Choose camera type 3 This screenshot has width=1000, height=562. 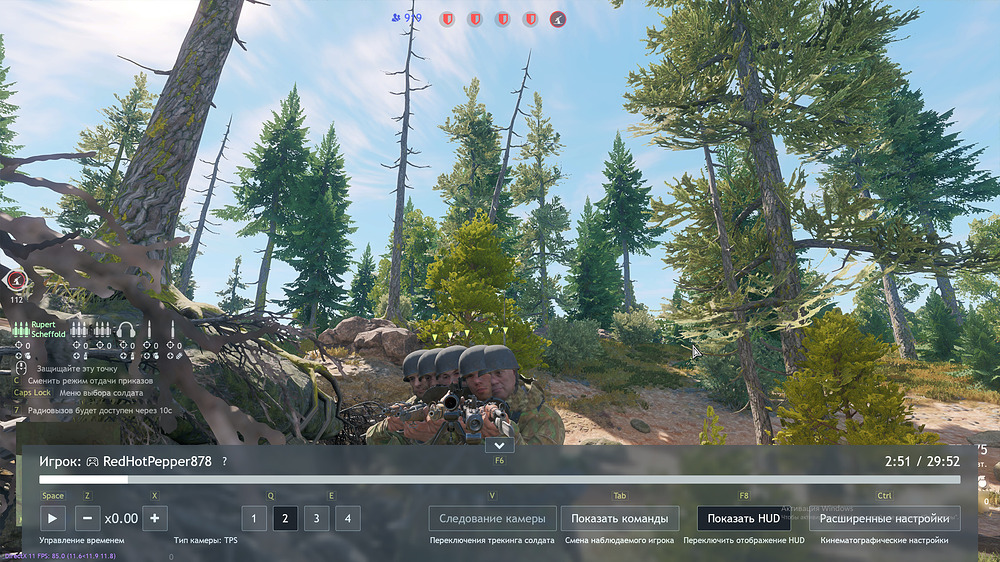coord(316,518)
